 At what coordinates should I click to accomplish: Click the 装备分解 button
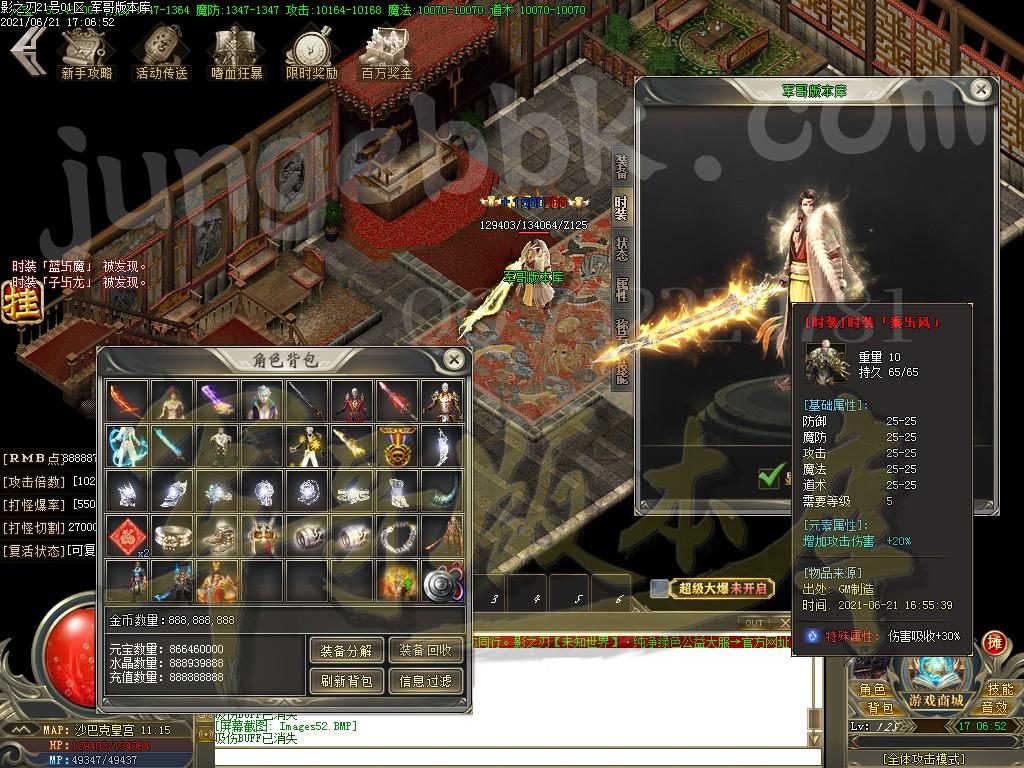(x=346, y=650)
